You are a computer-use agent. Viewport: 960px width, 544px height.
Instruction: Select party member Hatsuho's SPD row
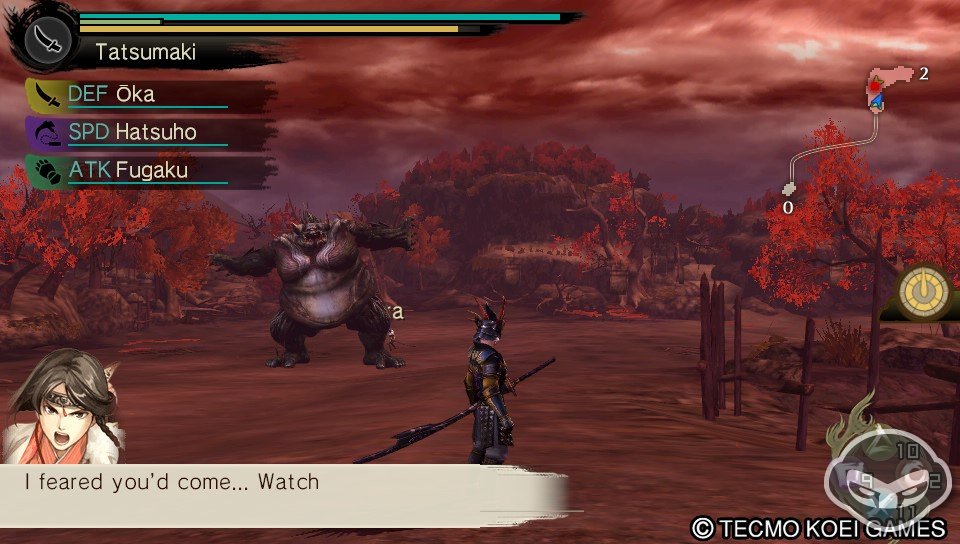150,133
